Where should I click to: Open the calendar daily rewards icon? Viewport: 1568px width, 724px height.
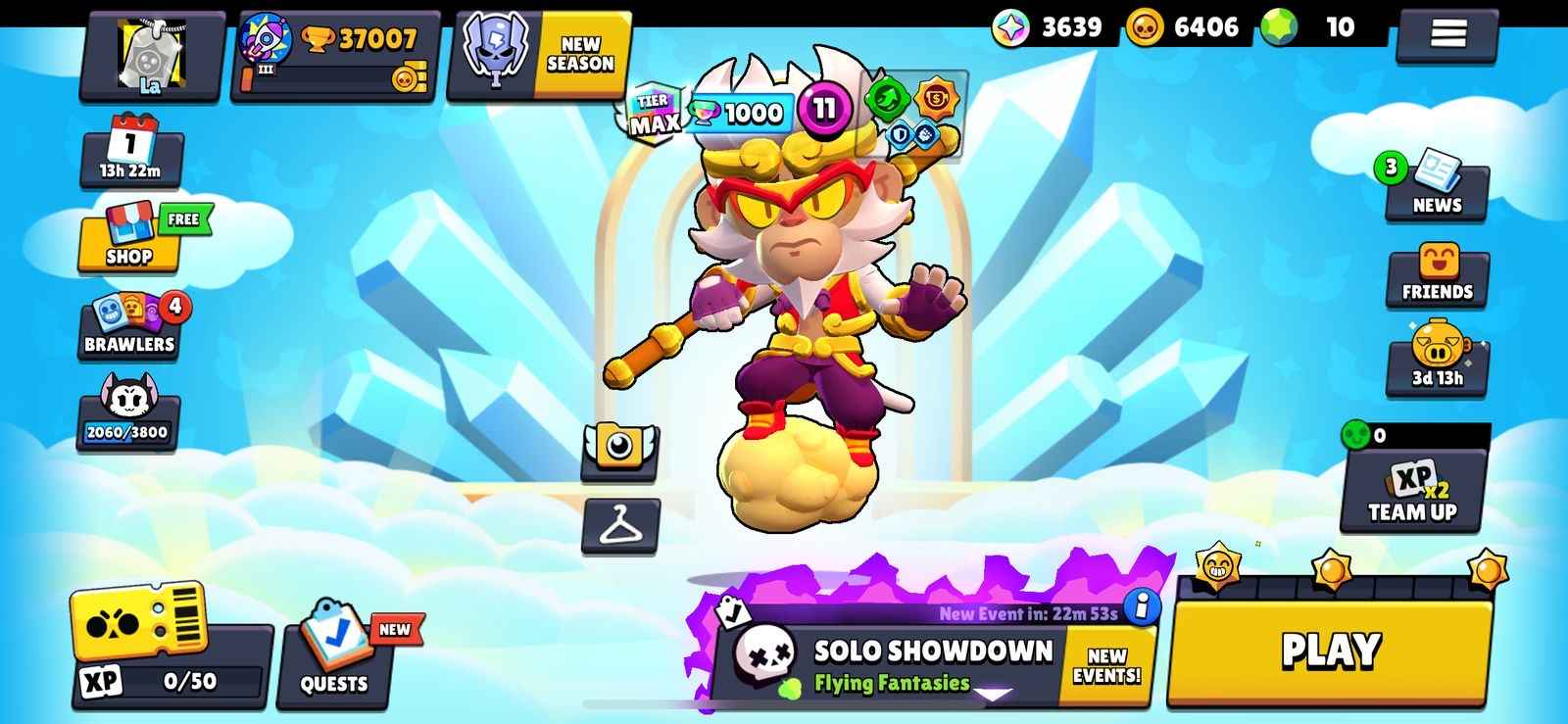129,152
